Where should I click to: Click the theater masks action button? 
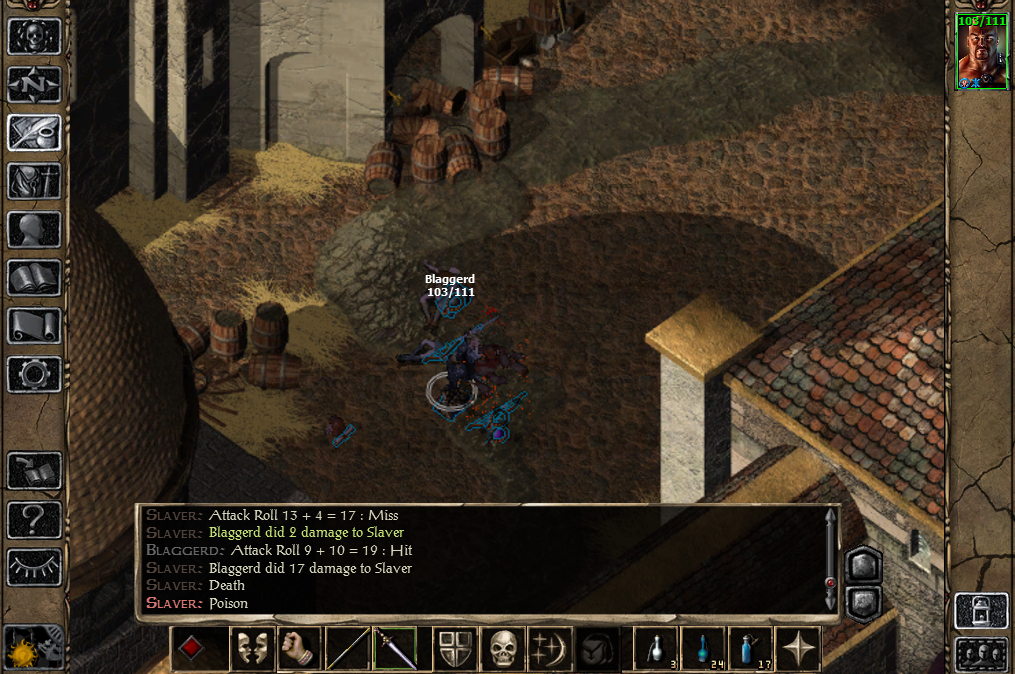(x=252, y=649)
